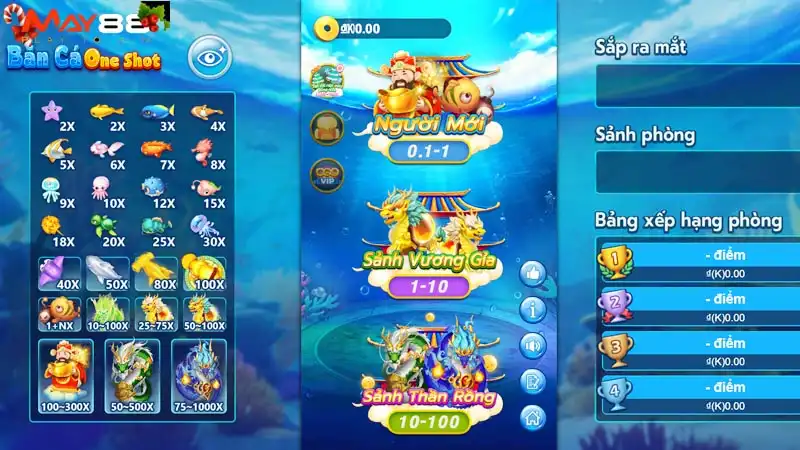Click the thumbs-up like button
The height and width of the screenshot is (450, 800).
click(533, 272)
